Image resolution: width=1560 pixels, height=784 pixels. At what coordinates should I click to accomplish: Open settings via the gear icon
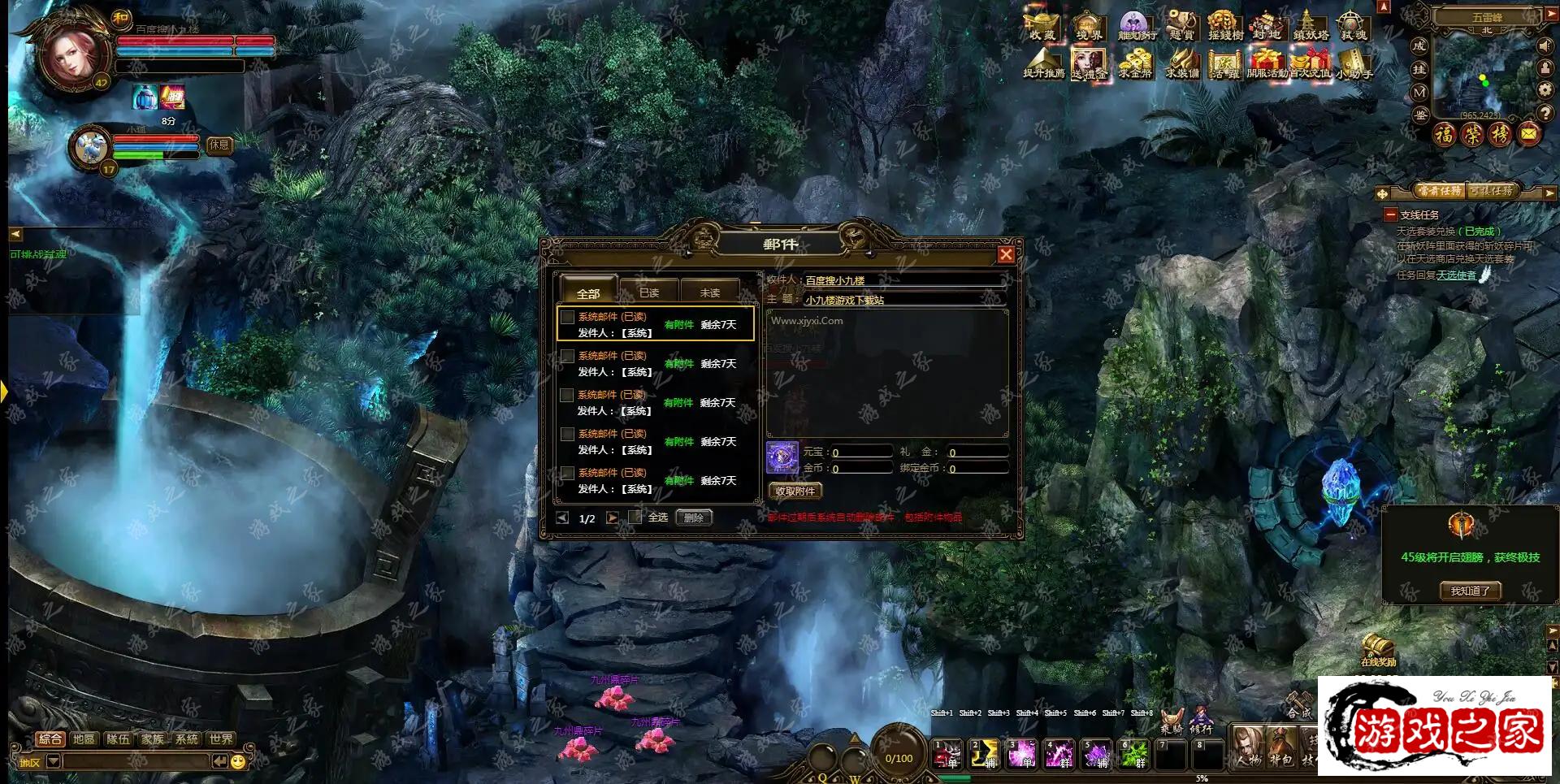point(1545,89)
